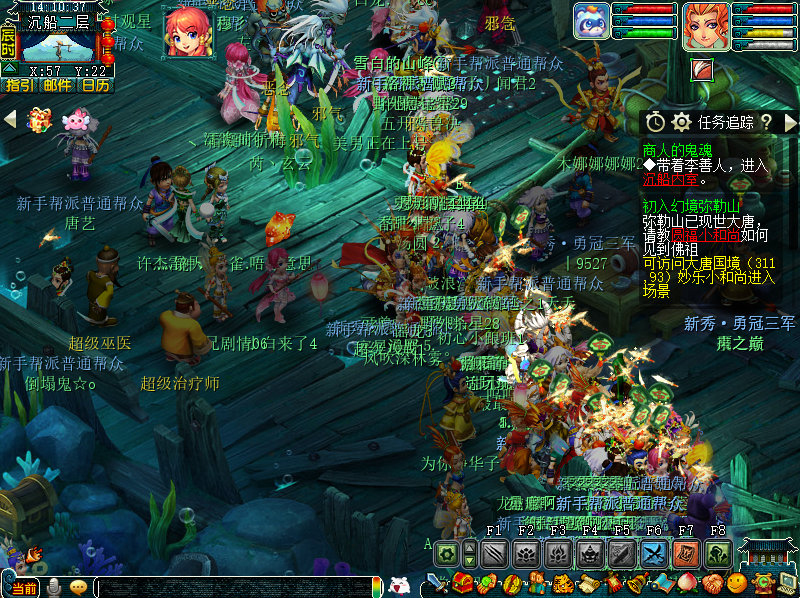Open the gift box reward icon
The height and width of the screenshot is (598, 800).
[x=40, y=120]
